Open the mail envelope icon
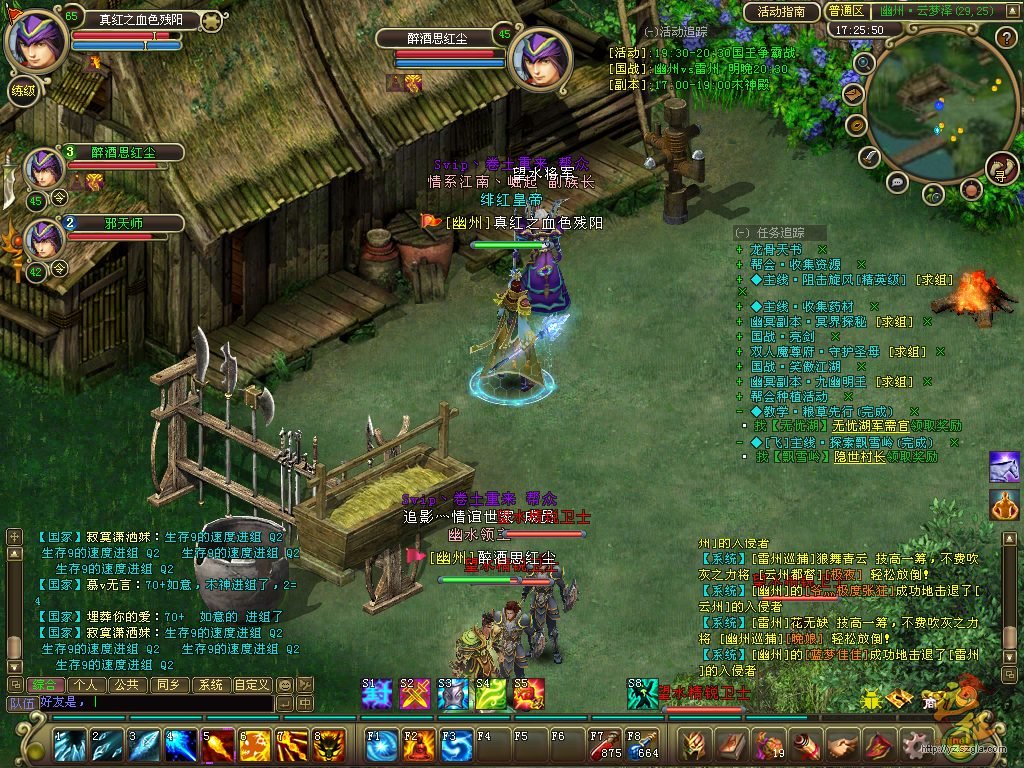The height and width of the screenshot is (768, 1024). pyautogui.click(x=853, y=93)
